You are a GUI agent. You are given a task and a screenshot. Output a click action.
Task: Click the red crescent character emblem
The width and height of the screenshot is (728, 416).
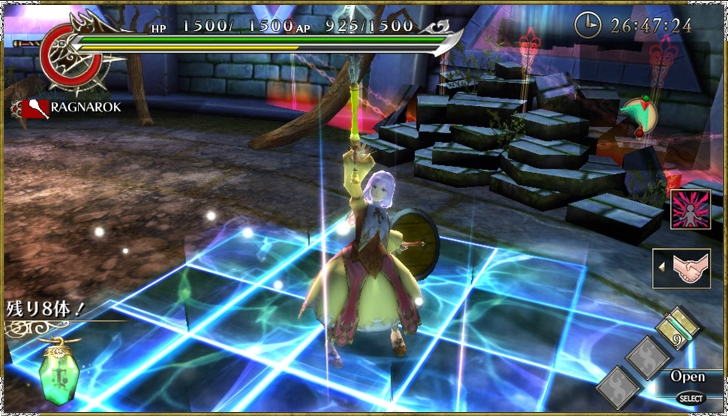point(68,53)
